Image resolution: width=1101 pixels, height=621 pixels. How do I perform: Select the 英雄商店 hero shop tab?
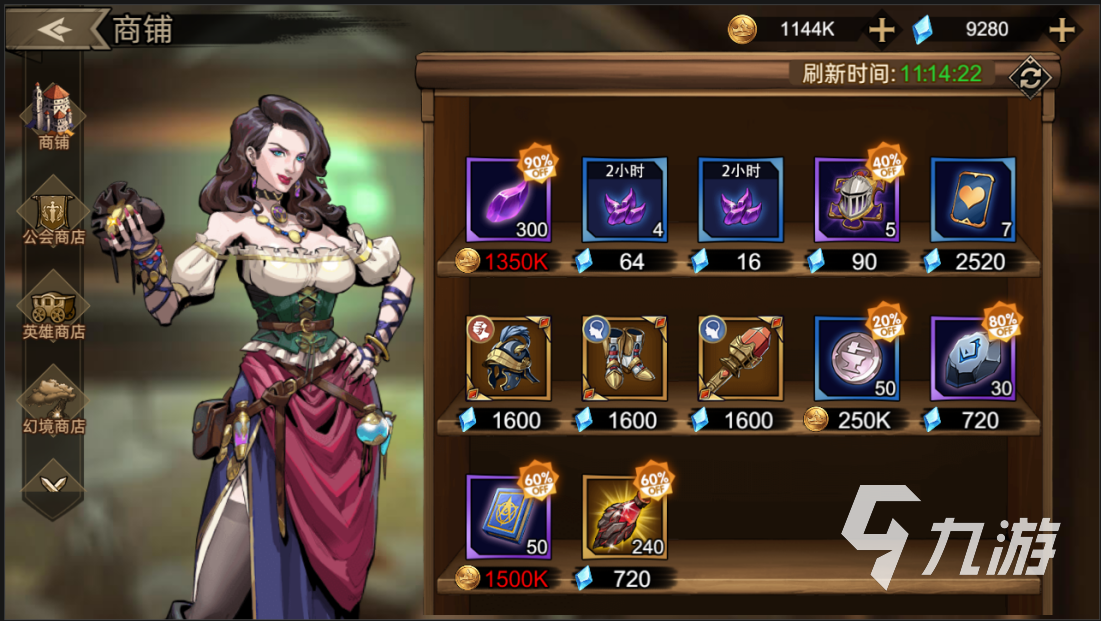click(54, 306)
